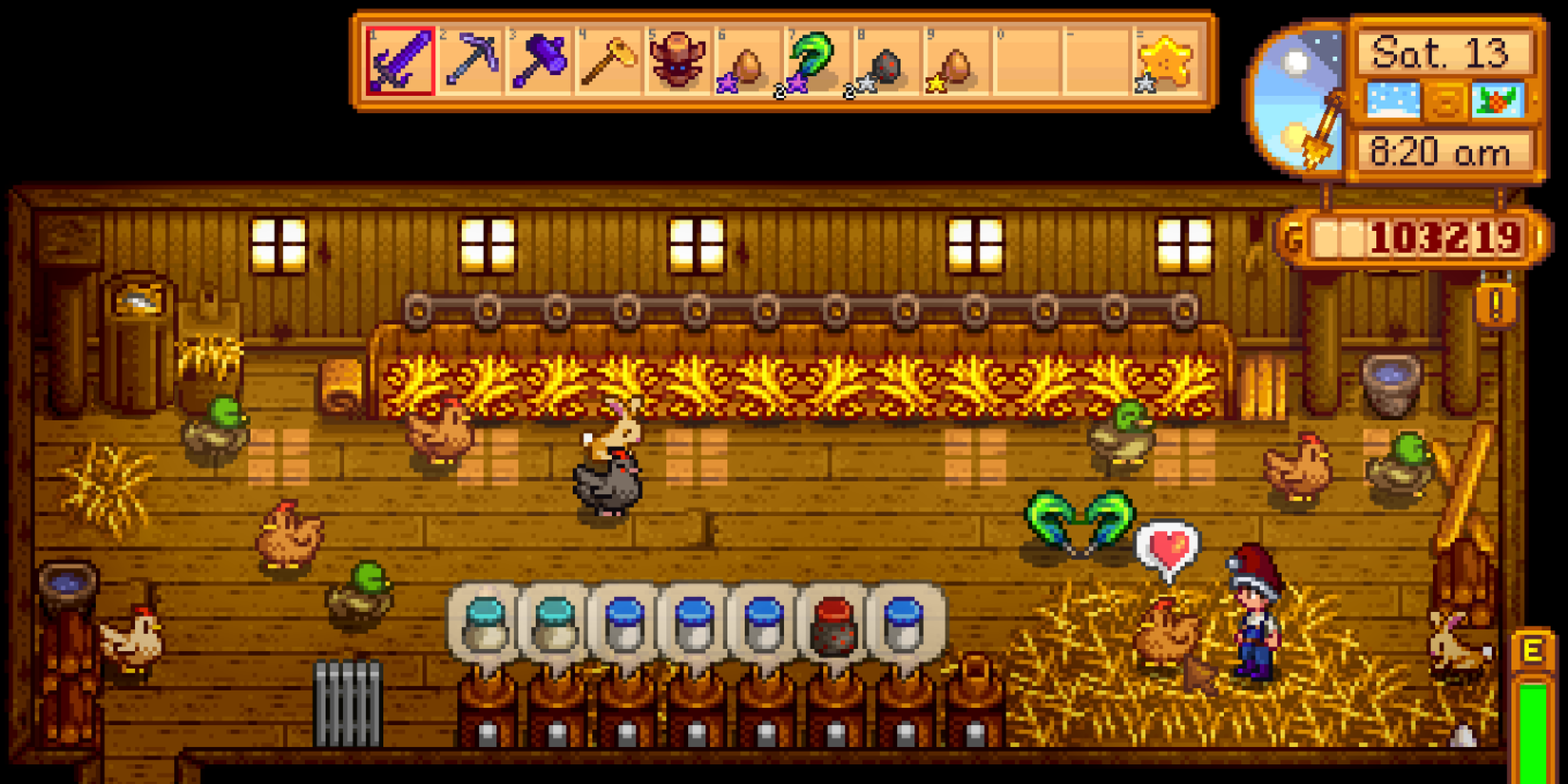Click the metal hay grate near the machines

[348, 703]
